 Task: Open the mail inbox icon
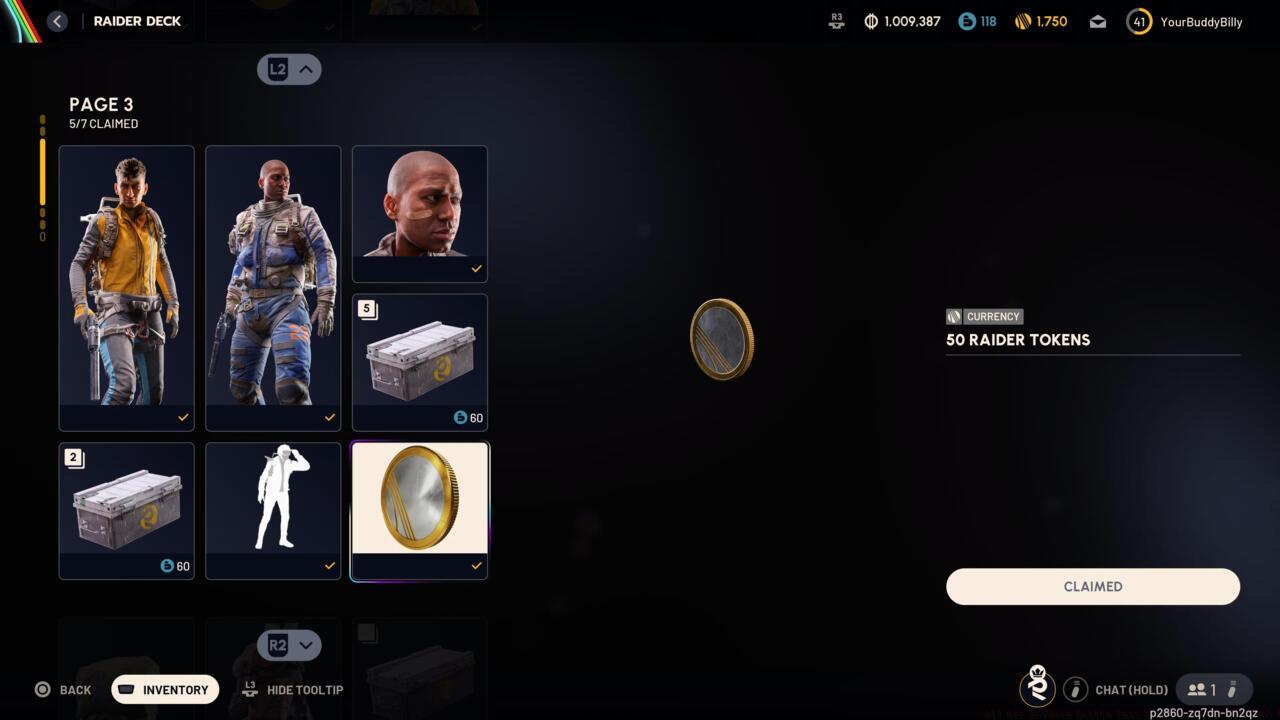click(x=1097, y=21)
